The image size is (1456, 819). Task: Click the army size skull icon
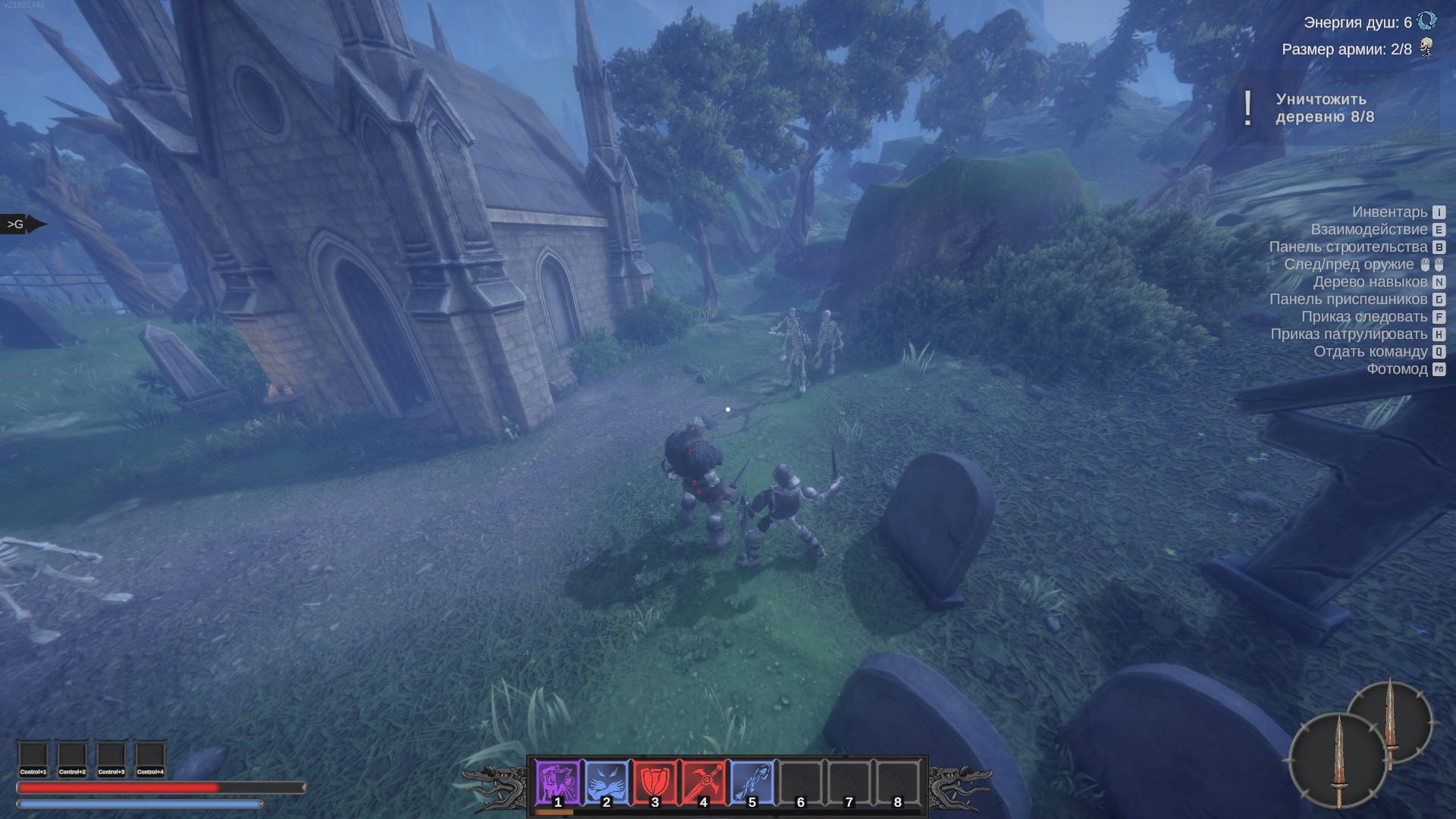click(x=1427, y=49)
